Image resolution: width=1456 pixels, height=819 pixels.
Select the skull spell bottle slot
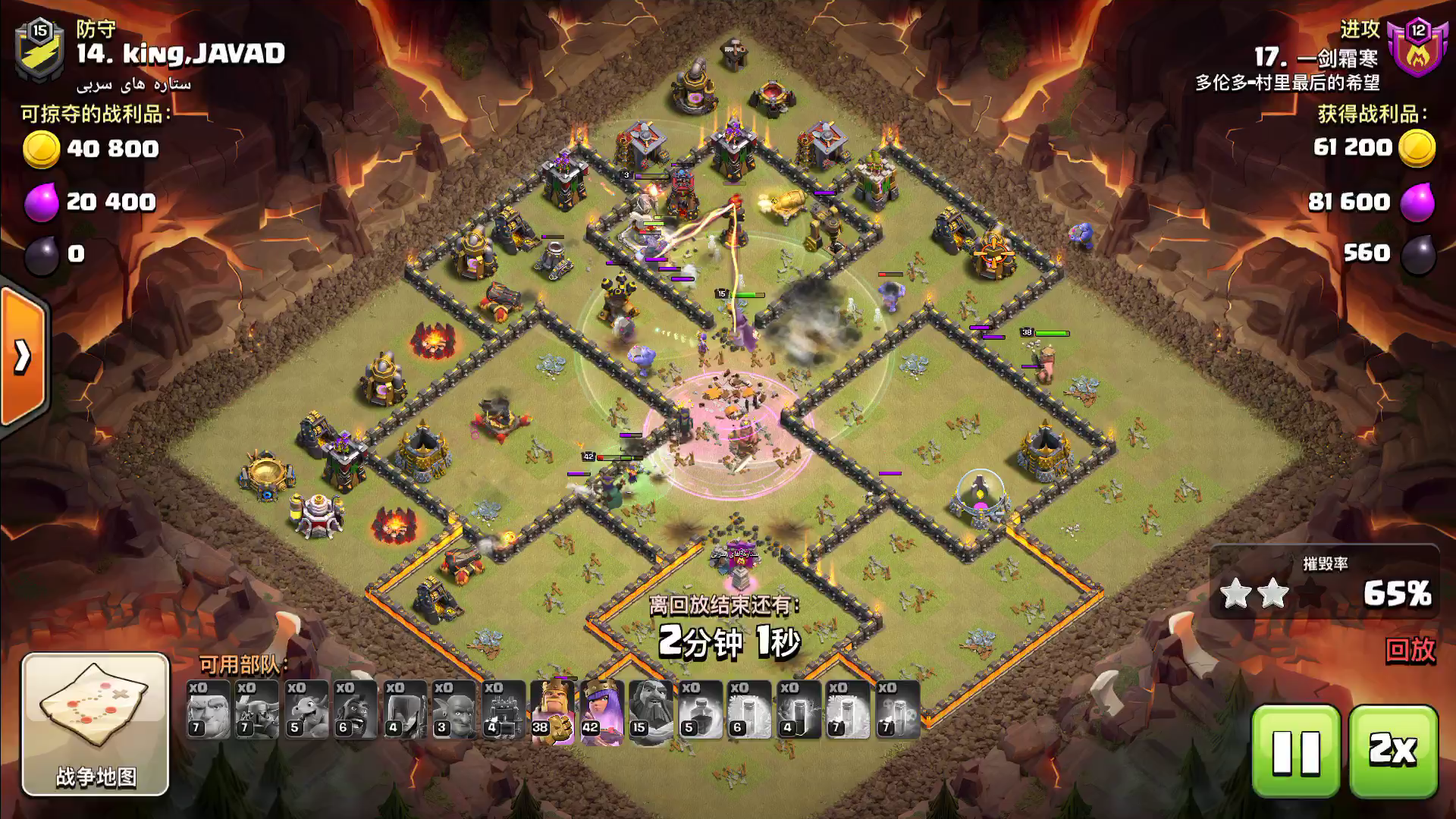pyautogui.click(x=897, y=710)
